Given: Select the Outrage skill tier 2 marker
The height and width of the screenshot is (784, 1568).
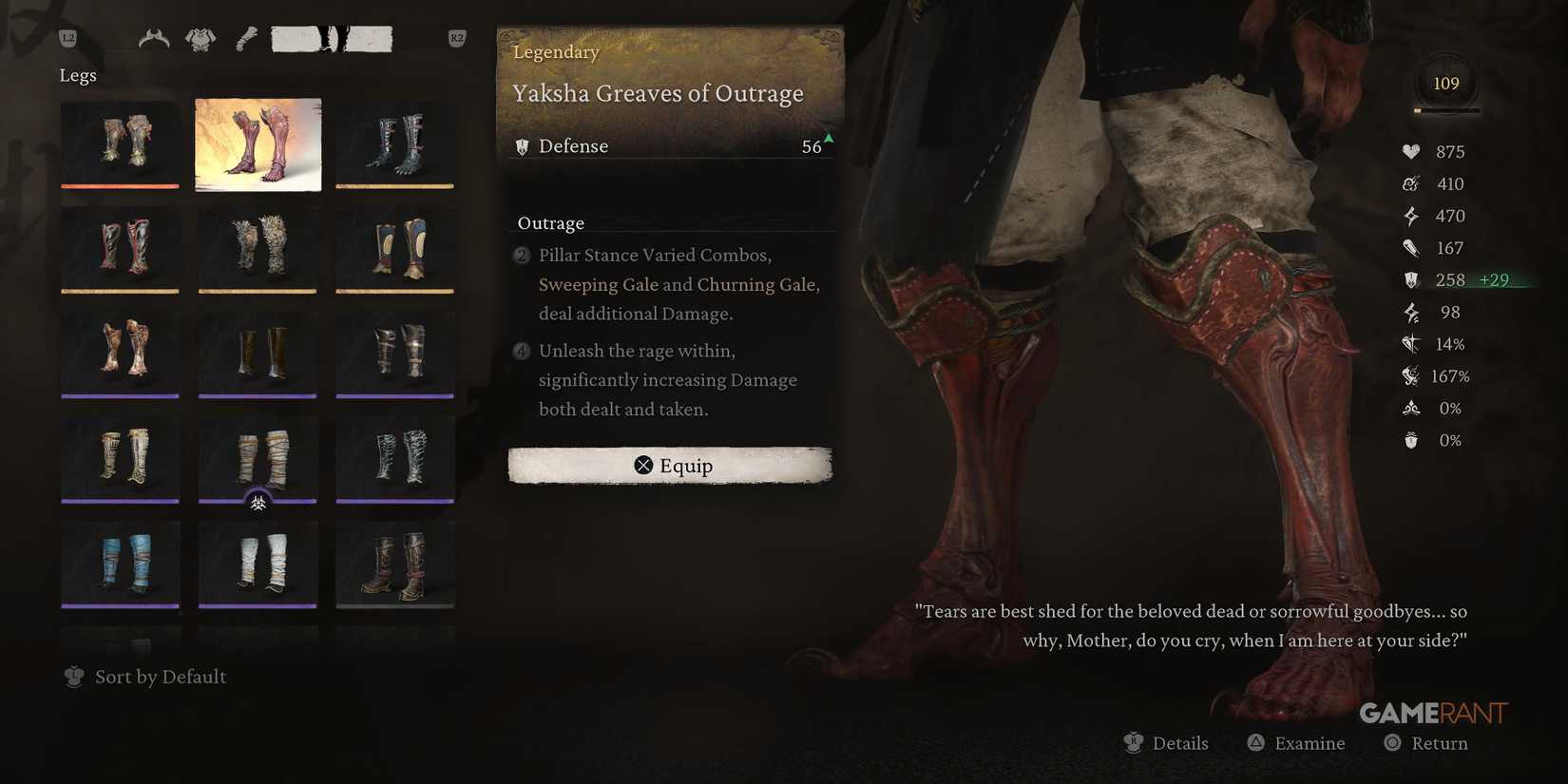Looking at the screenshot, I should coord(521,256).
